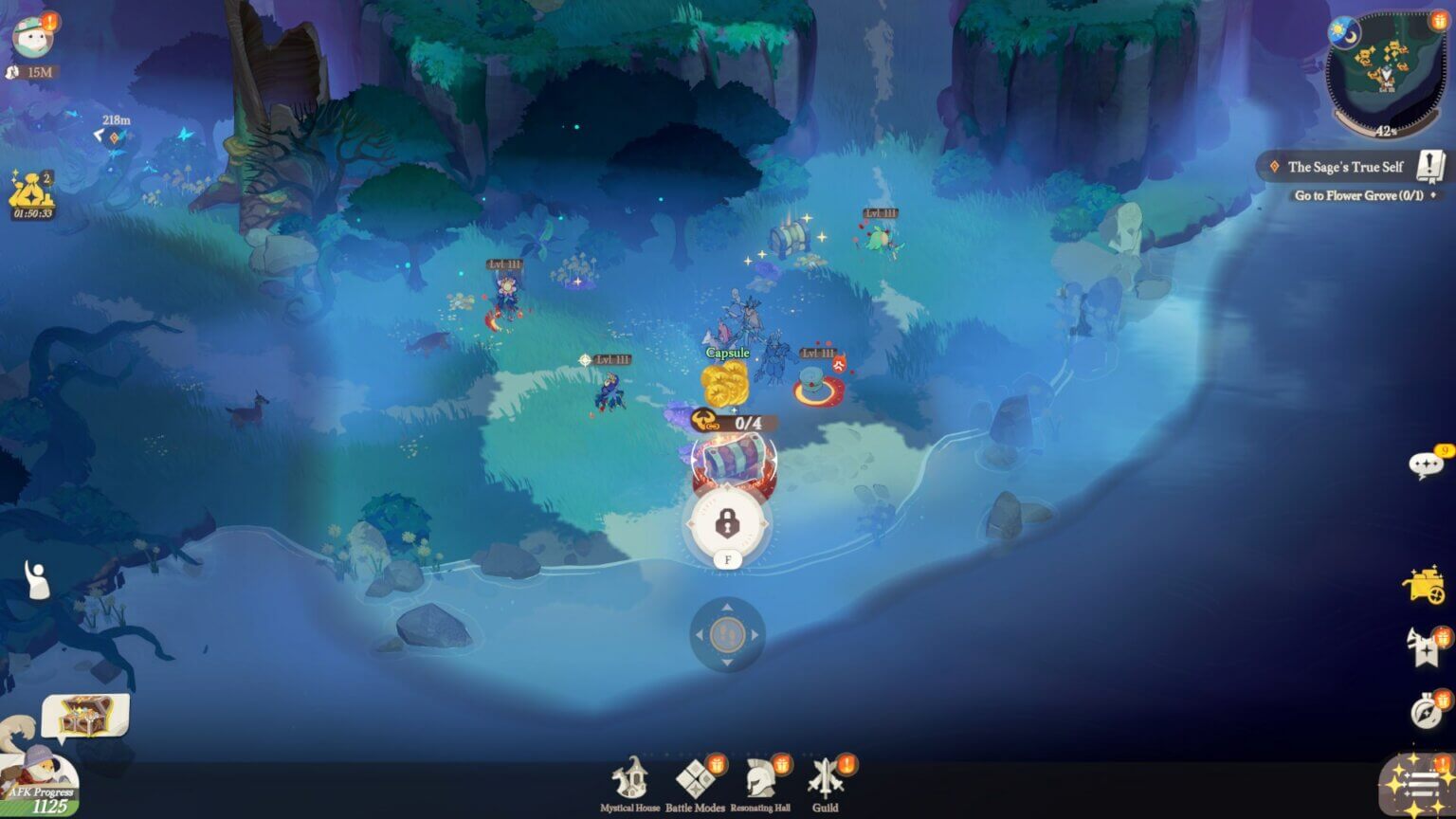
Task: Open the emote gesture icon on the left
Action: tap(35, 578)
